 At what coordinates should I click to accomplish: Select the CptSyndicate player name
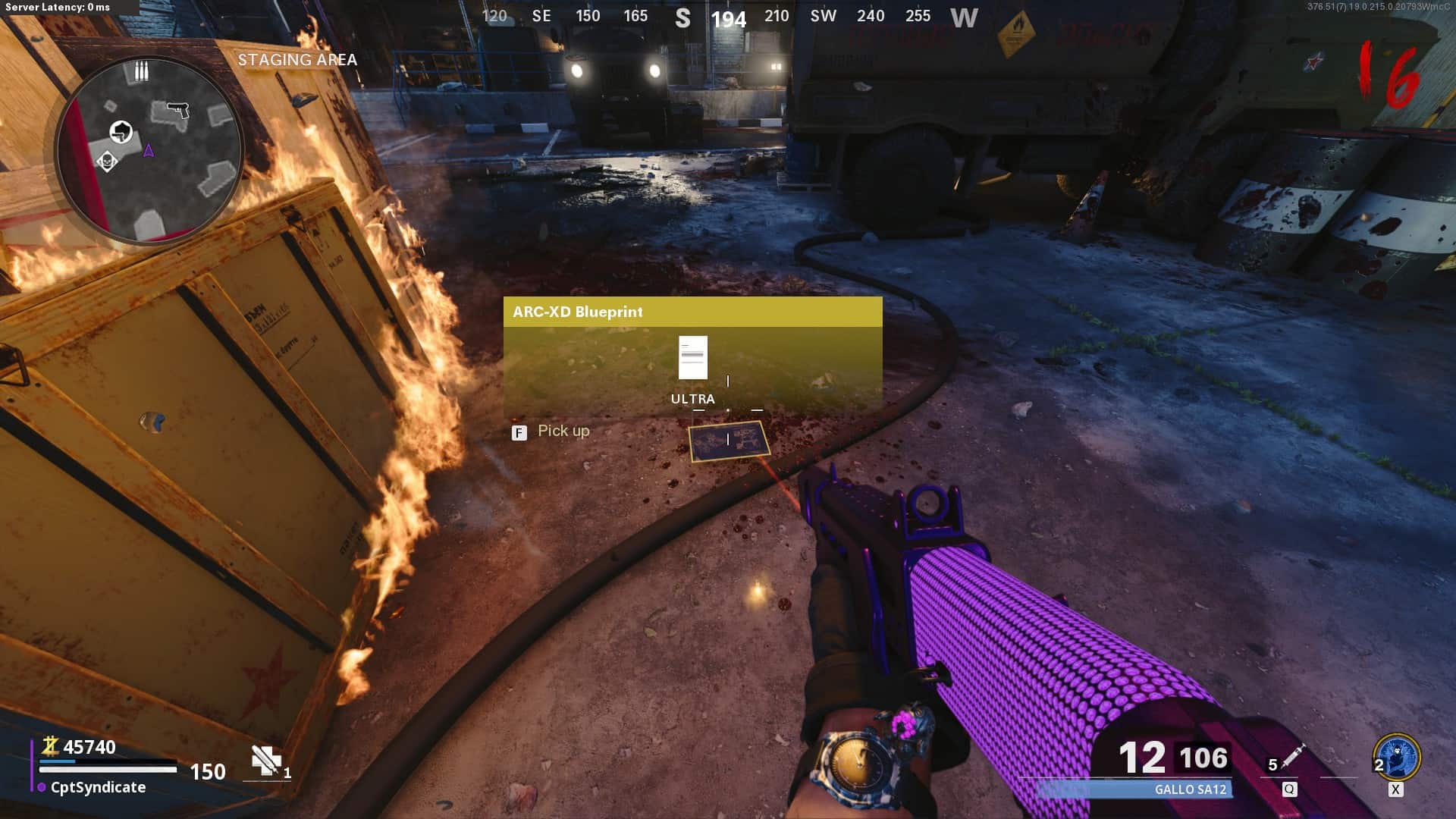point(98,787)
